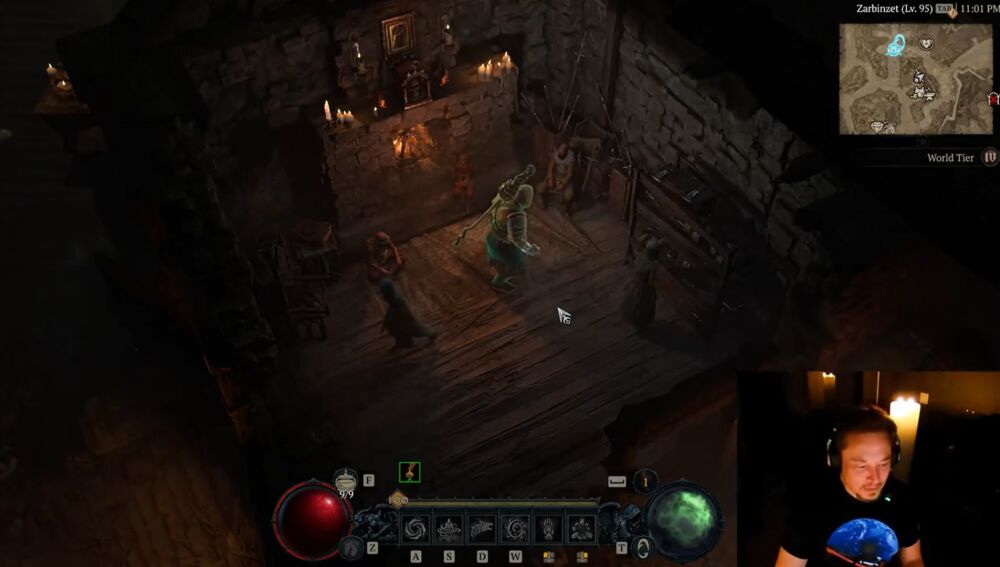Click the round mount icon beside spirit globe
This screenshot has height=567, width=1000.
point(644,547)
